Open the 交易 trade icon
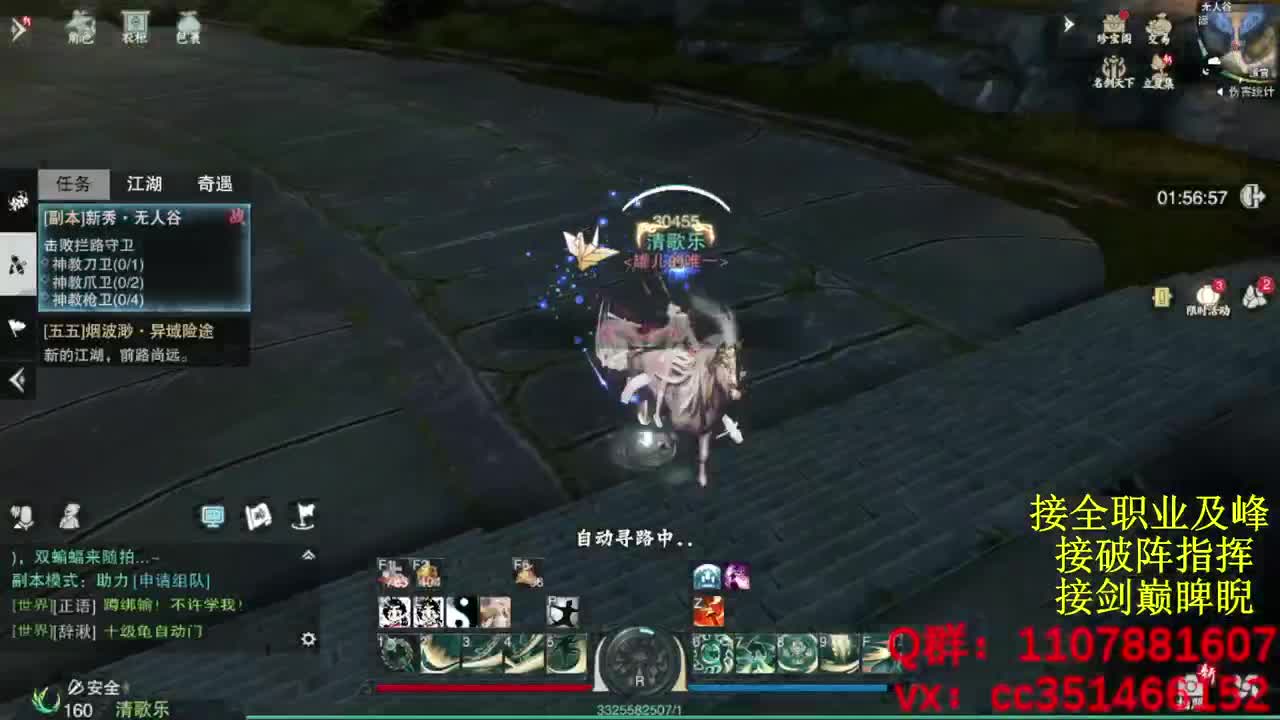 tap(1160, 27)
